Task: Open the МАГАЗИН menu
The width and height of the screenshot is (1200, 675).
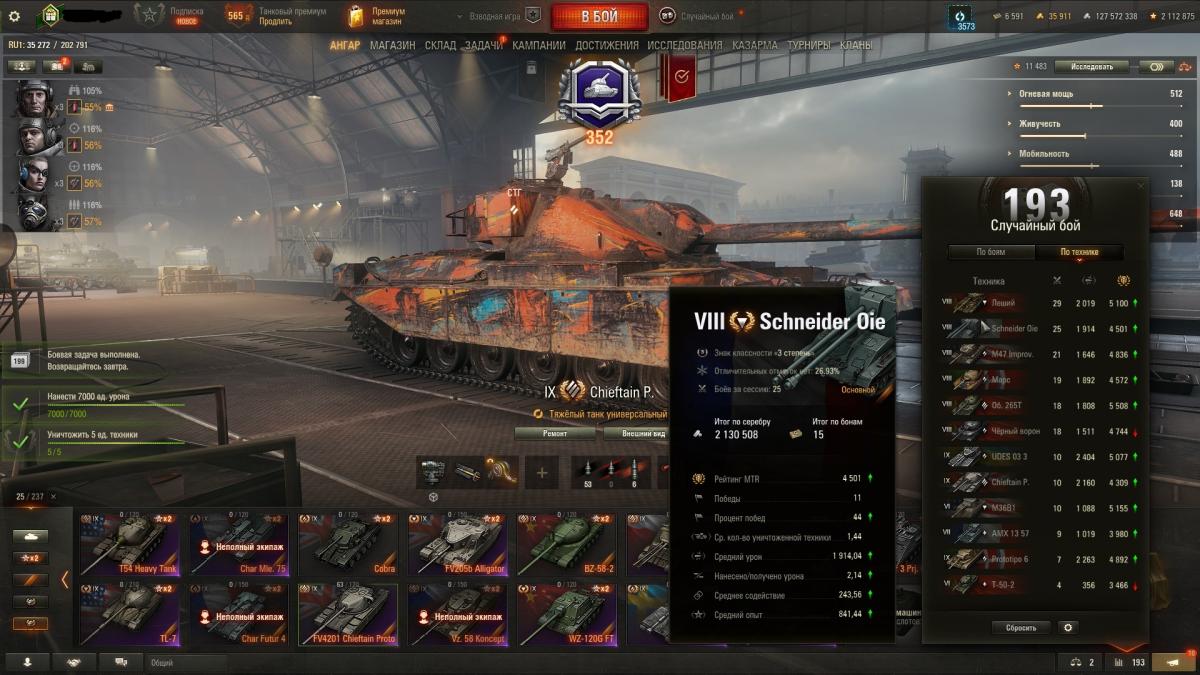Action: coord(393,45)
